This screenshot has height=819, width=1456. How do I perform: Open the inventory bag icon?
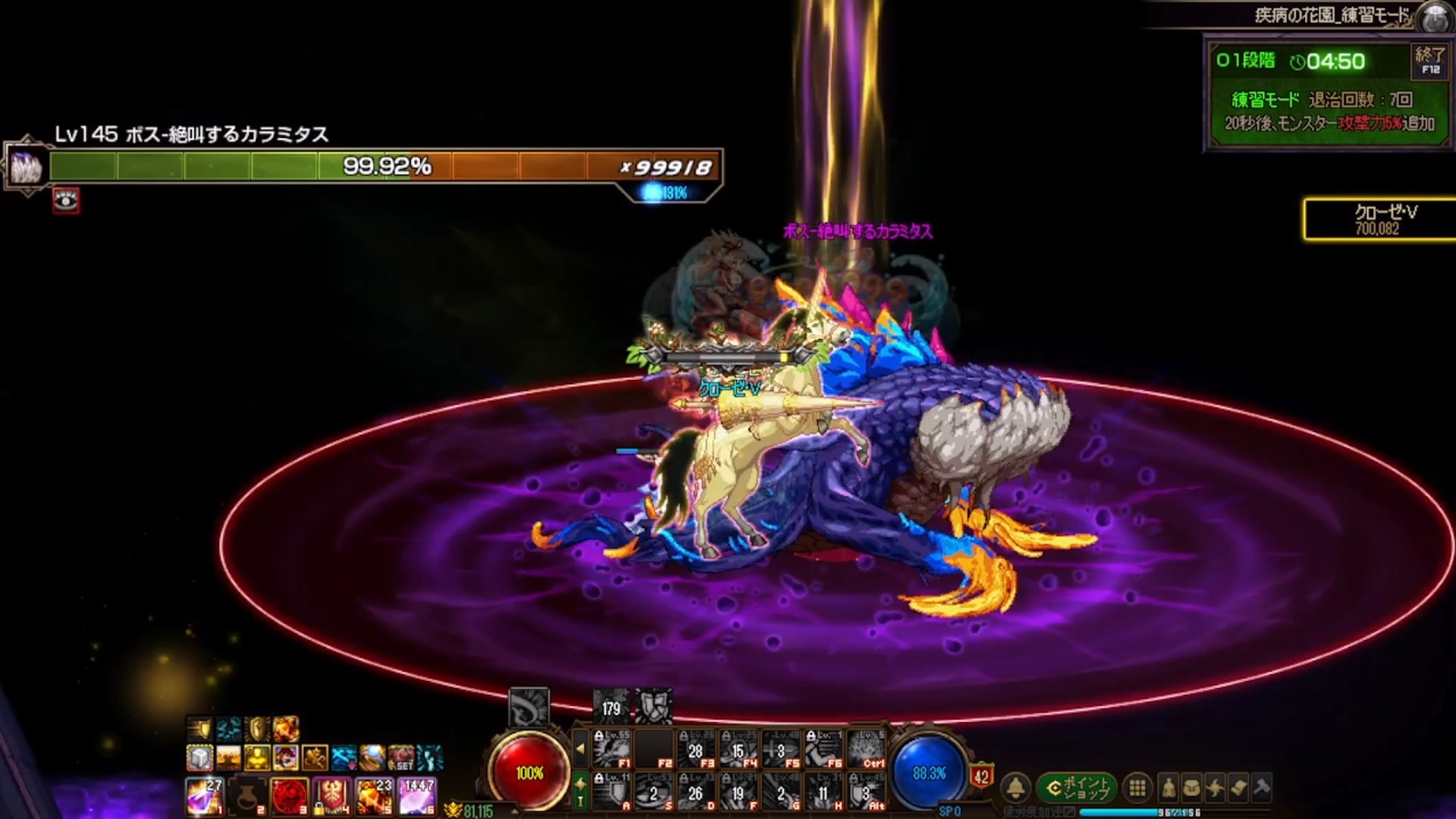pyautogui.click(x=1192, y=789)
